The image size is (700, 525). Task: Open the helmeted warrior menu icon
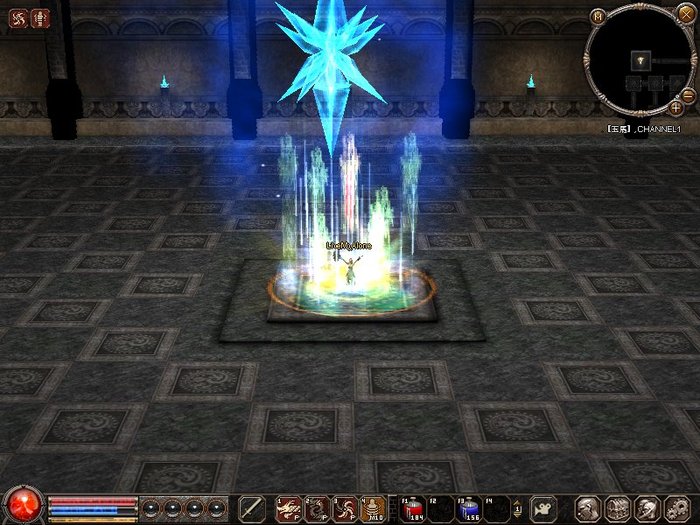(x=647, y=508)
